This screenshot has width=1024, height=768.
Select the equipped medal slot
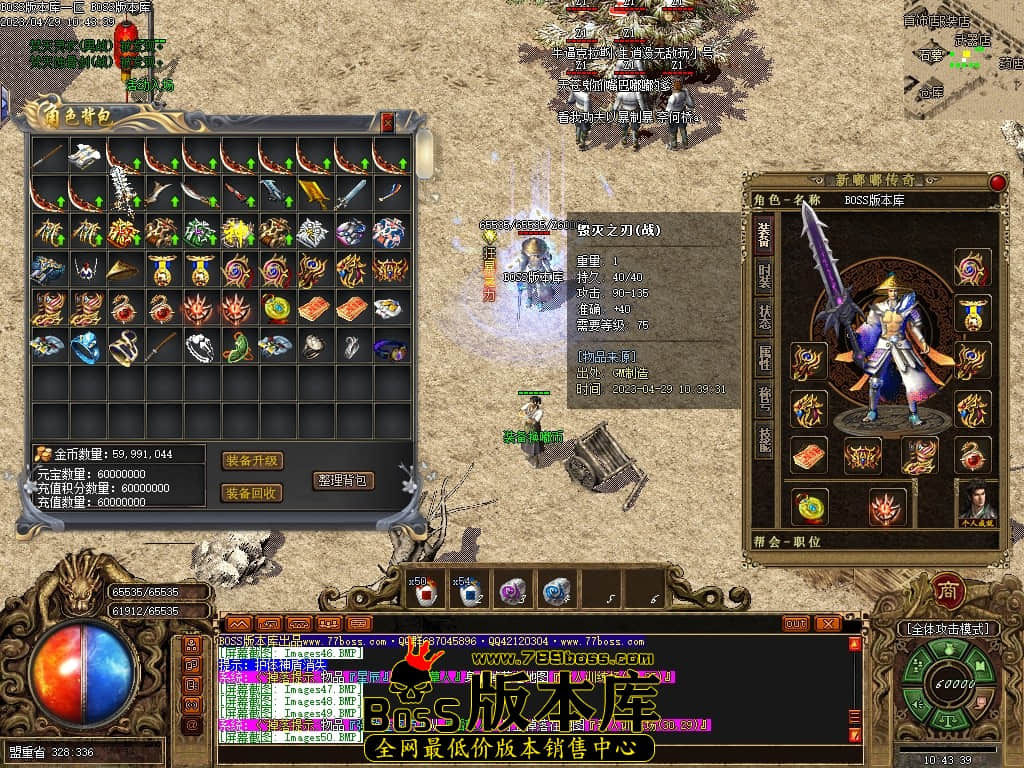pos(972,313)
